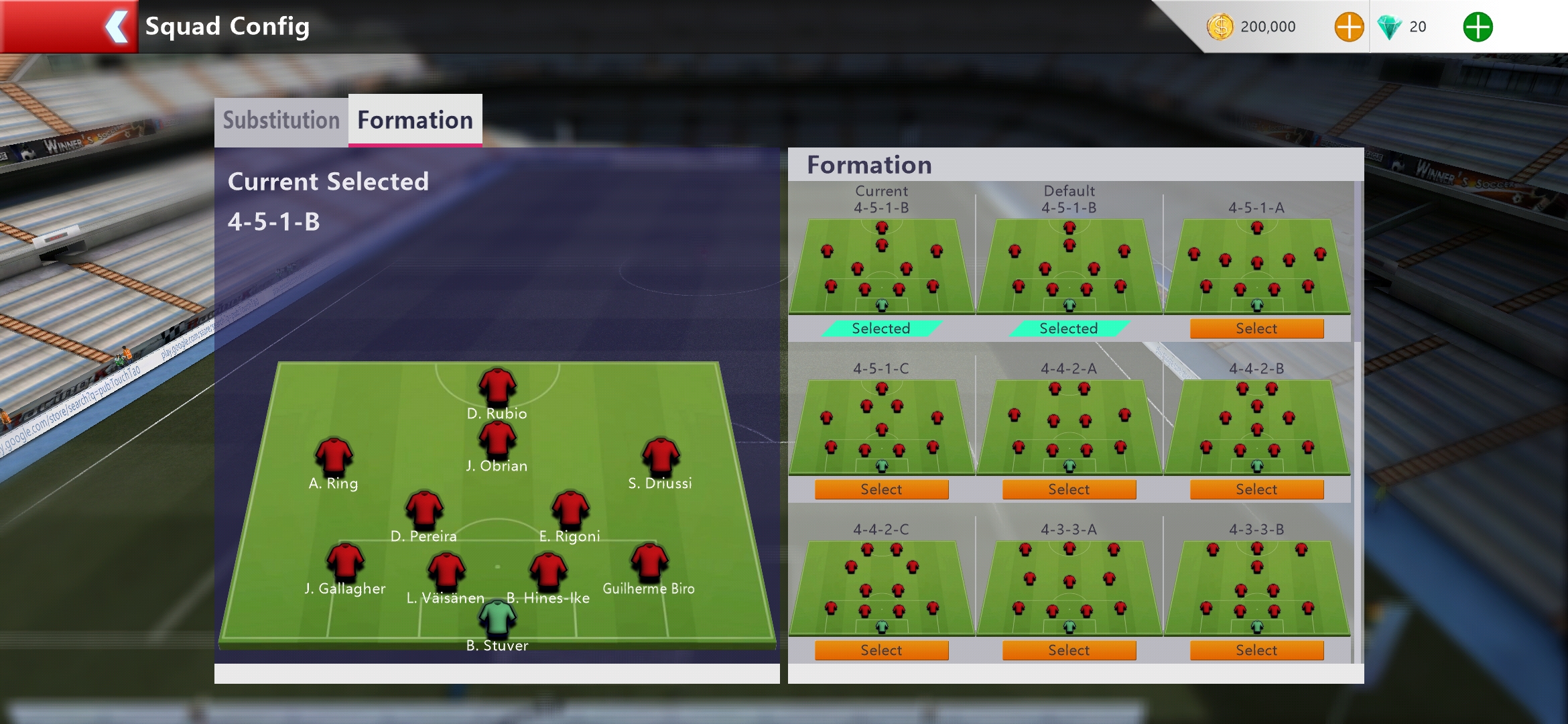Apply the 4-3-3-B formation
This screenshot has height=724, width=1568.
point(1256,650)
